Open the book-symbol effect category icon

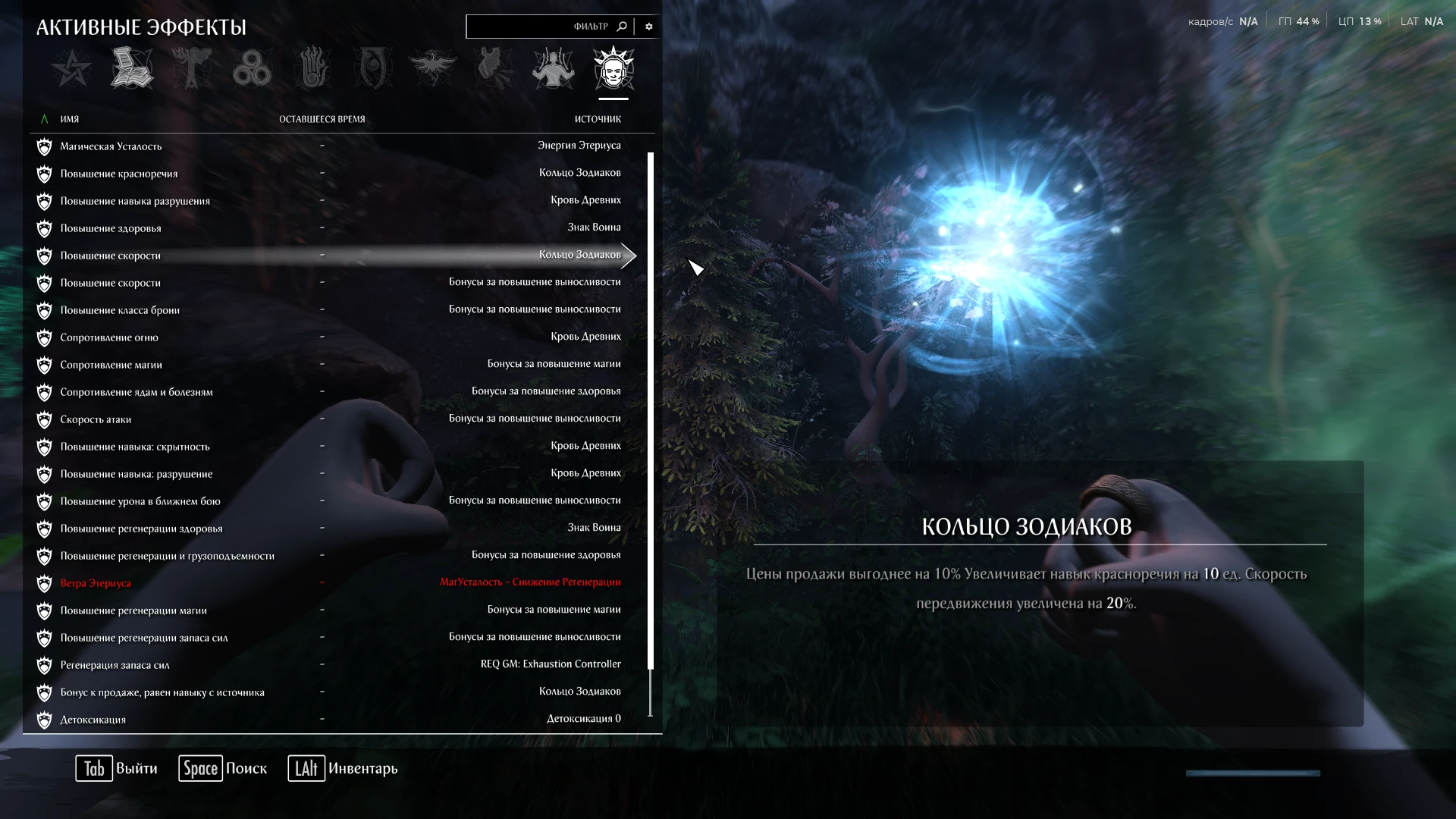(x=132, y=68)
